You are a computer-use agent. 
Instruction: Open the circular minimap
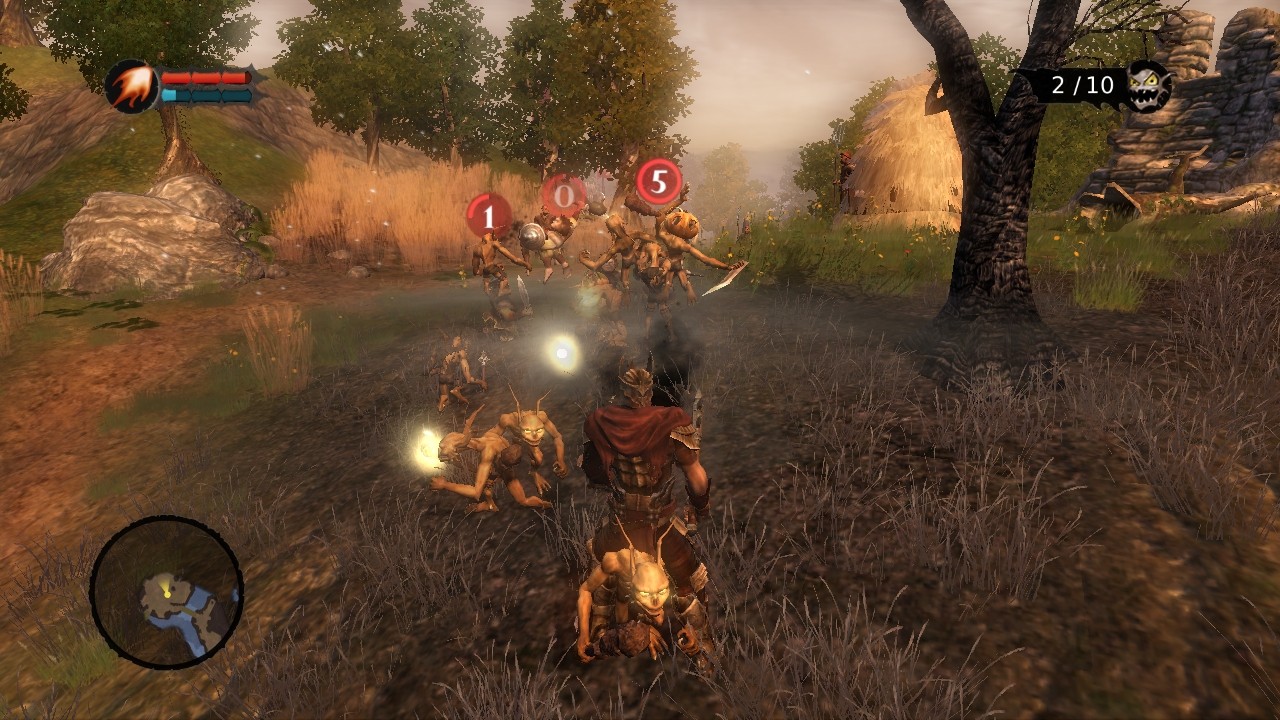click(x=166, y=592)
